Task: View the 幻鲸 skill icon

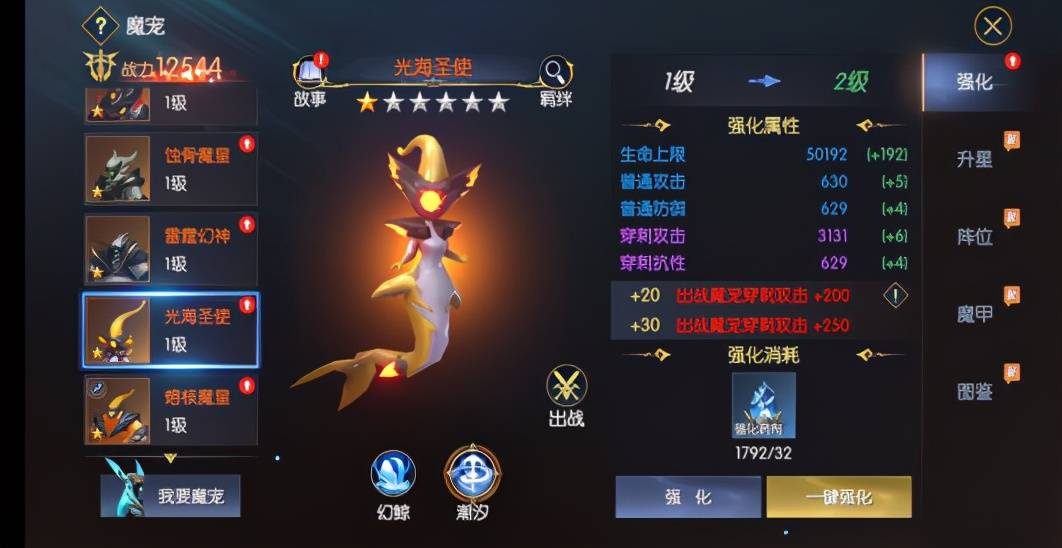Action: click(x=393, y=478)
